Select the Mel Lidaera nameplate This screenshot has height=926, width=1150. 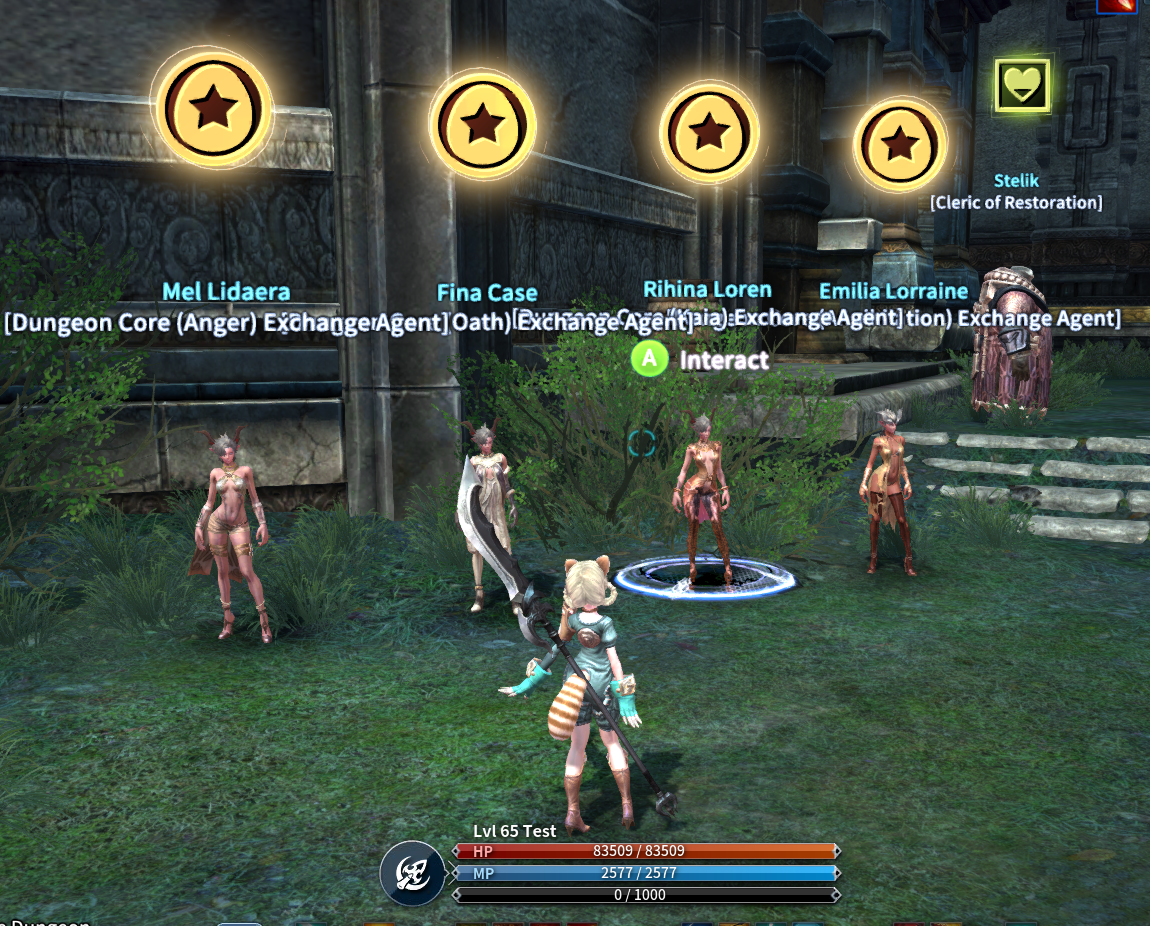[226, 292]
